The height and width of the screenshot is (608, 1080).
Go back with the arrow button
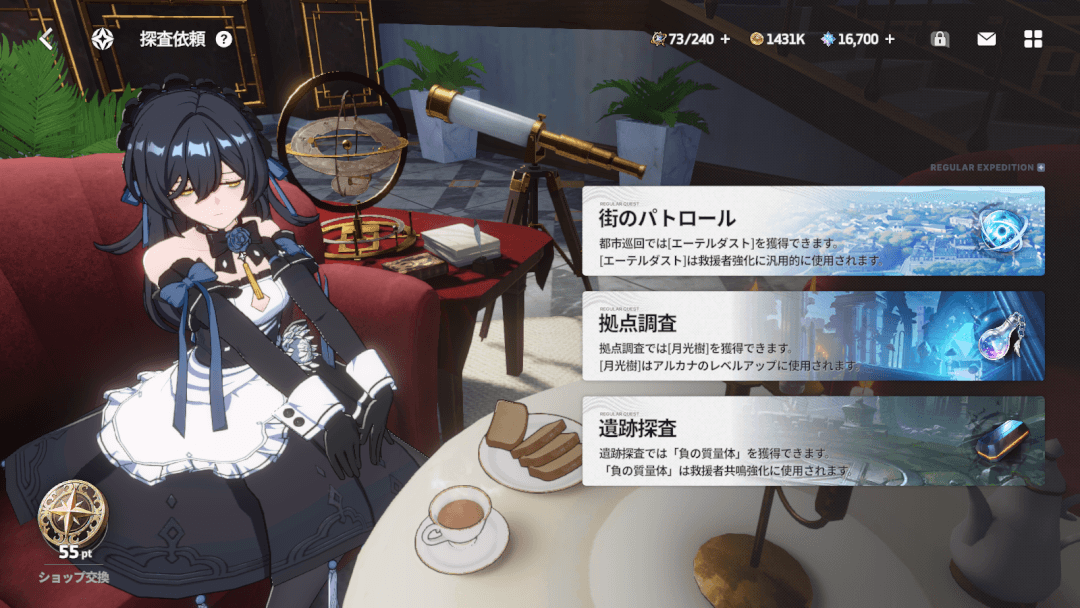tap(46, 39)
